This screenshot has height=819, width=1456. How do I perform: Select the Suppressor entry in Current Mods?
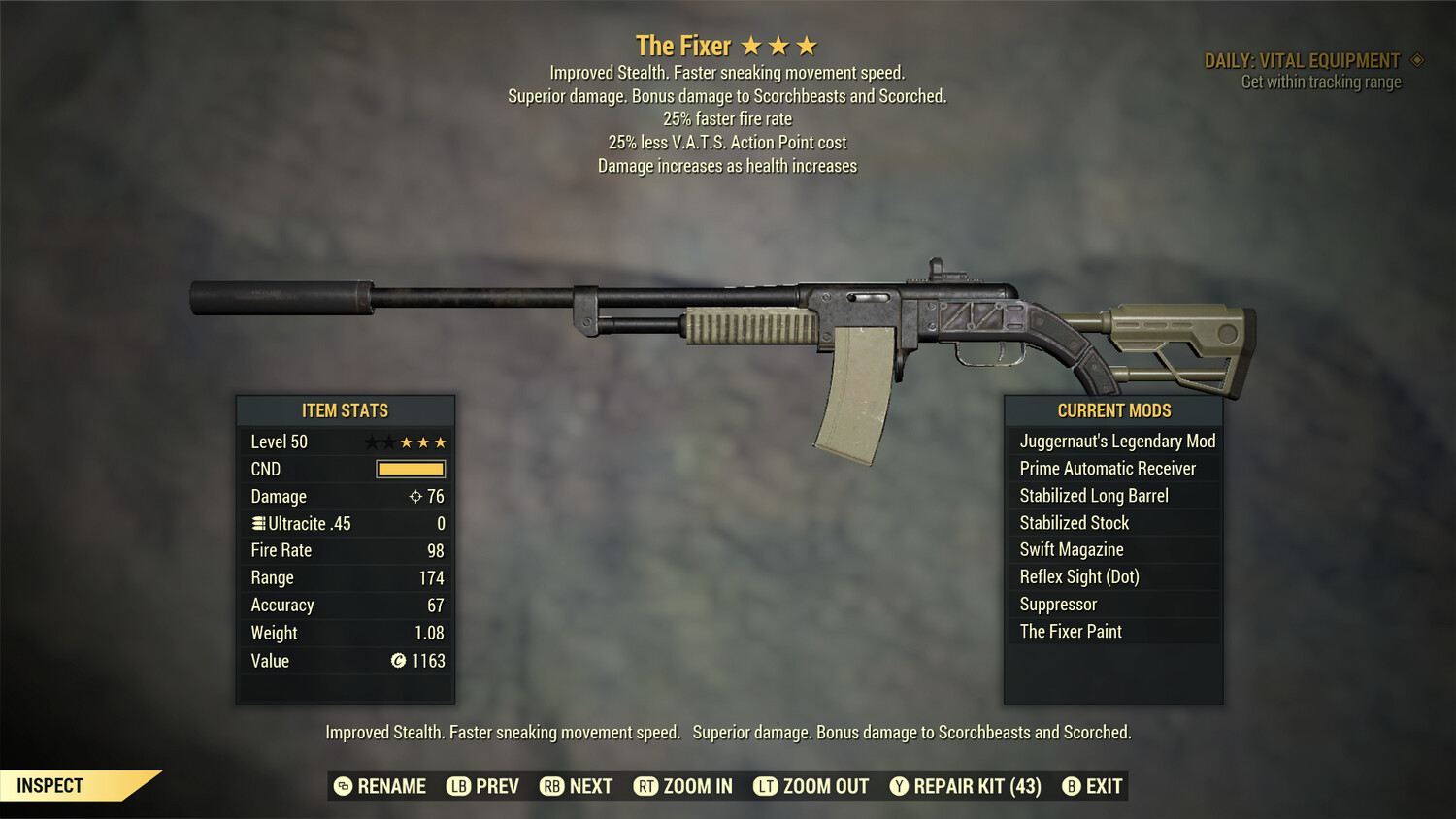[x=1056, y=604]
